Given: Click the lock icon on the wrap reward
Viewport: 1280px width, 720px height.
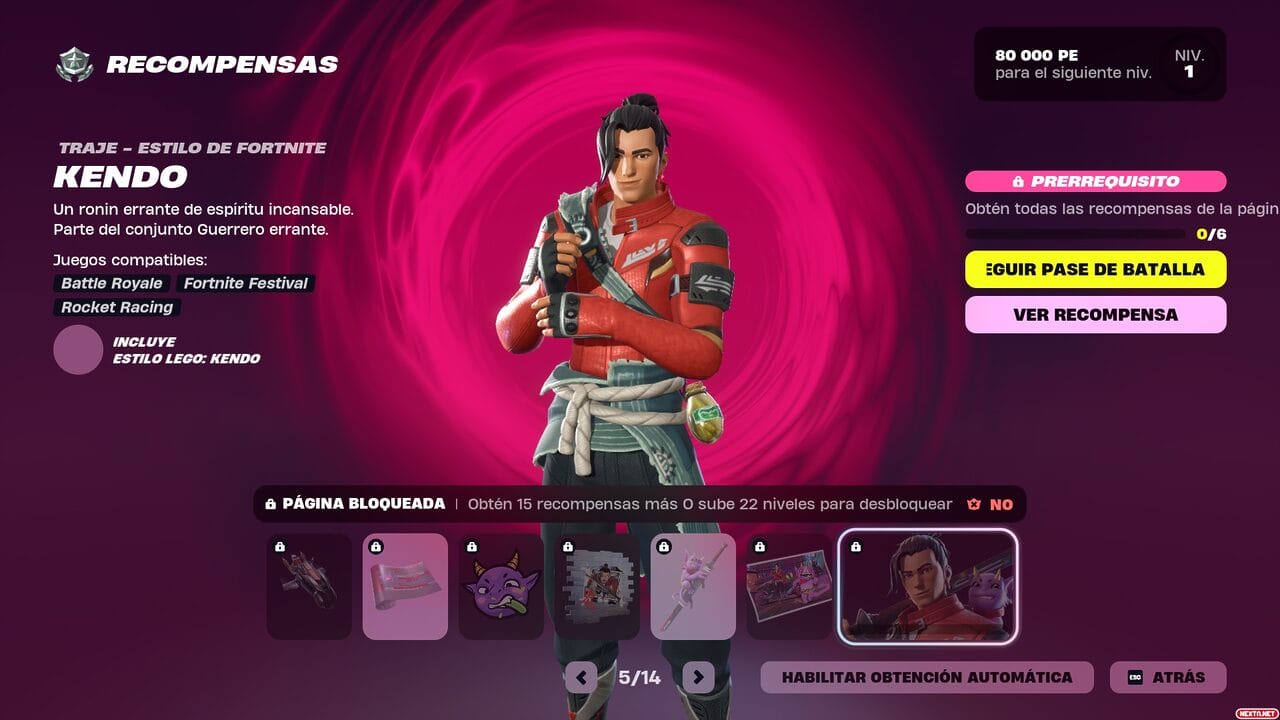Looking at the screenshot, I should 376,545.
